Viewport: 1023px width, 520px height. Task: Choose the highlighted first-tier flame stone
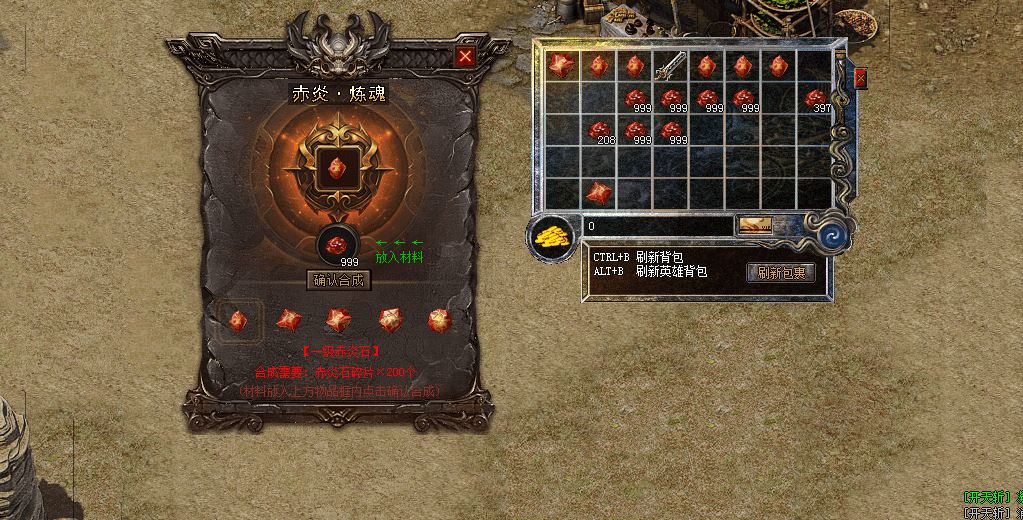point(238,320)
